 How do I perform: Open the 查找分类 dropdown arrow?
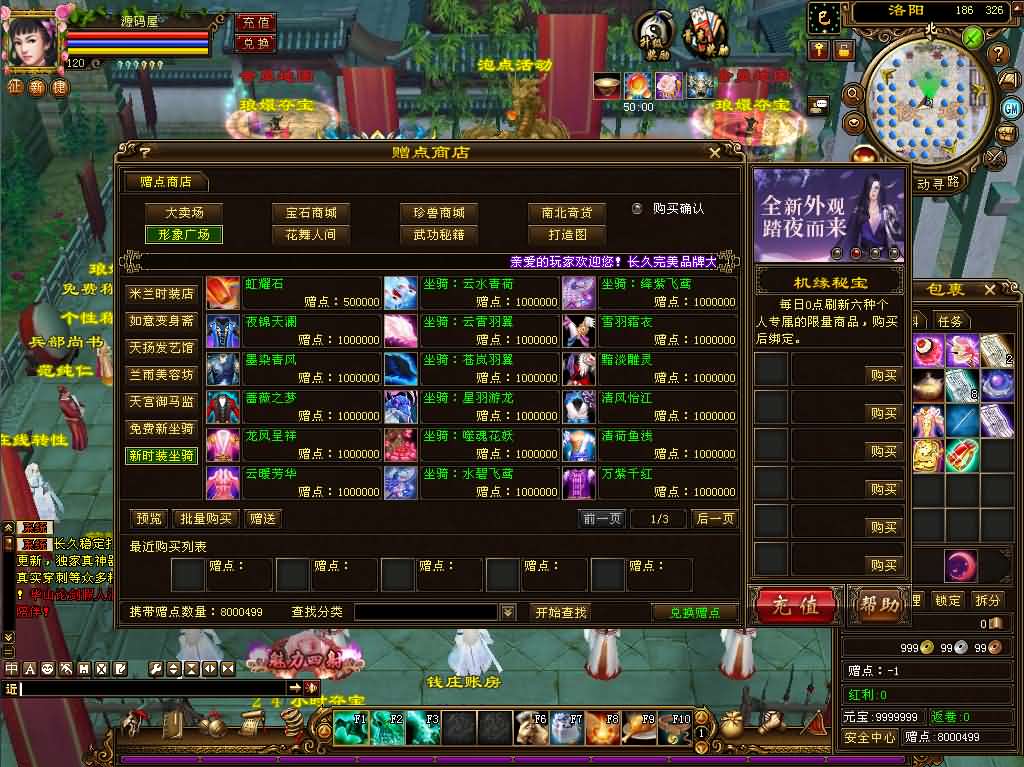508,612
